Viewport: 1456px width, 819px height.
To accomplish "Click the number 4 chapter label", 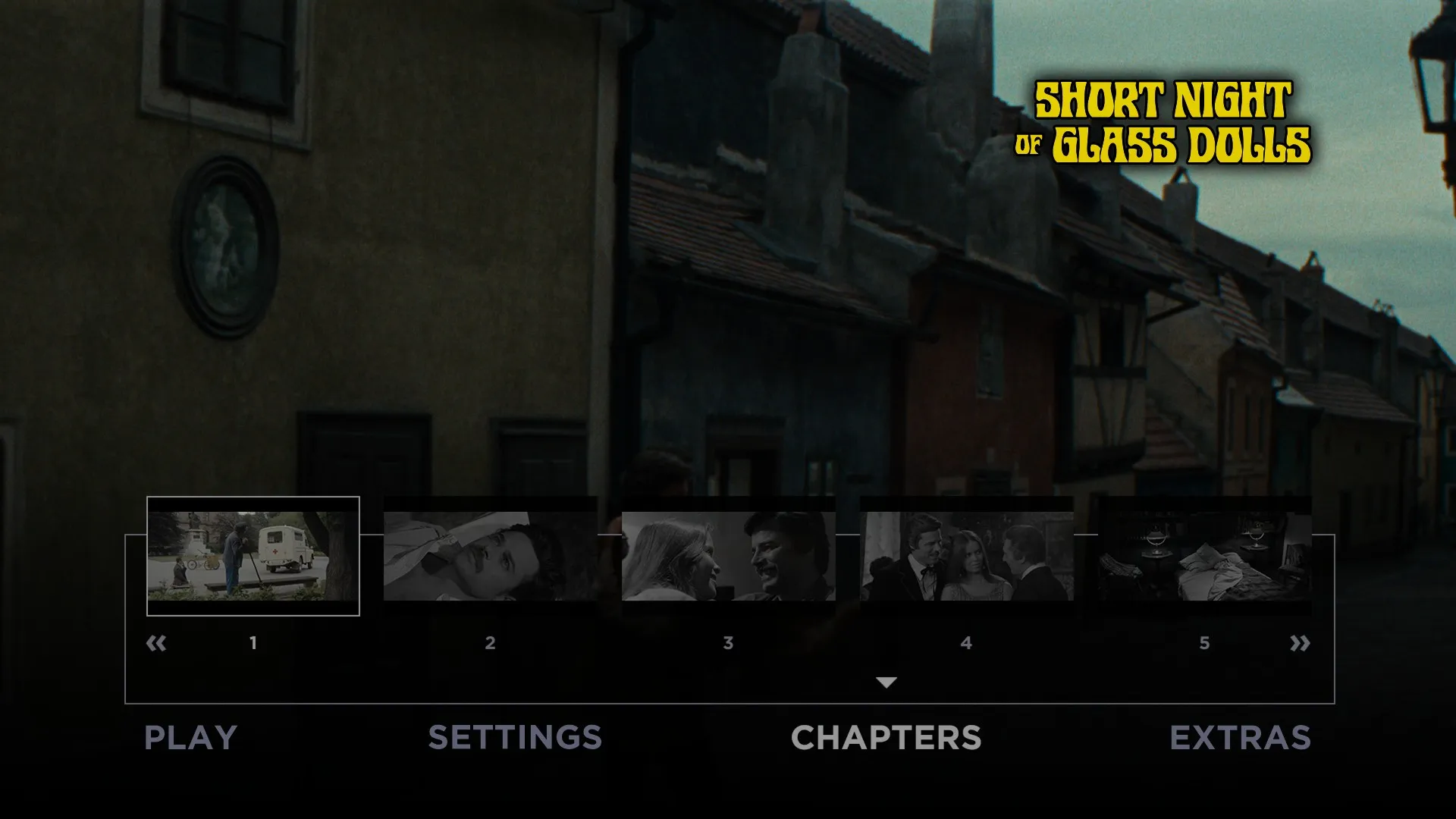I will coord(966,642).
